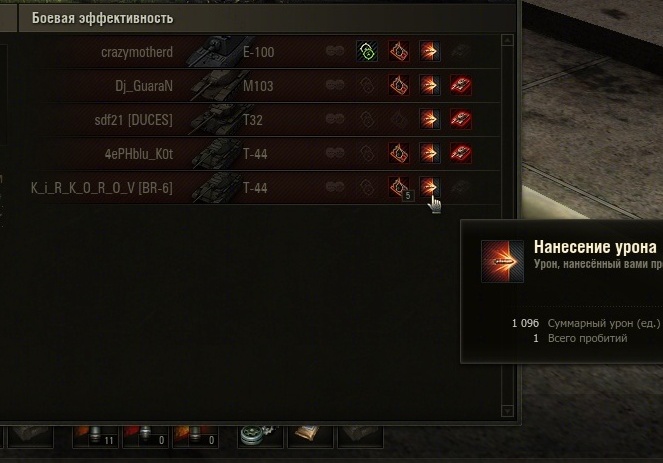Click the list's scroll-down arrow
Viewport: 663px width, 463px height.
tap(508, 409)
